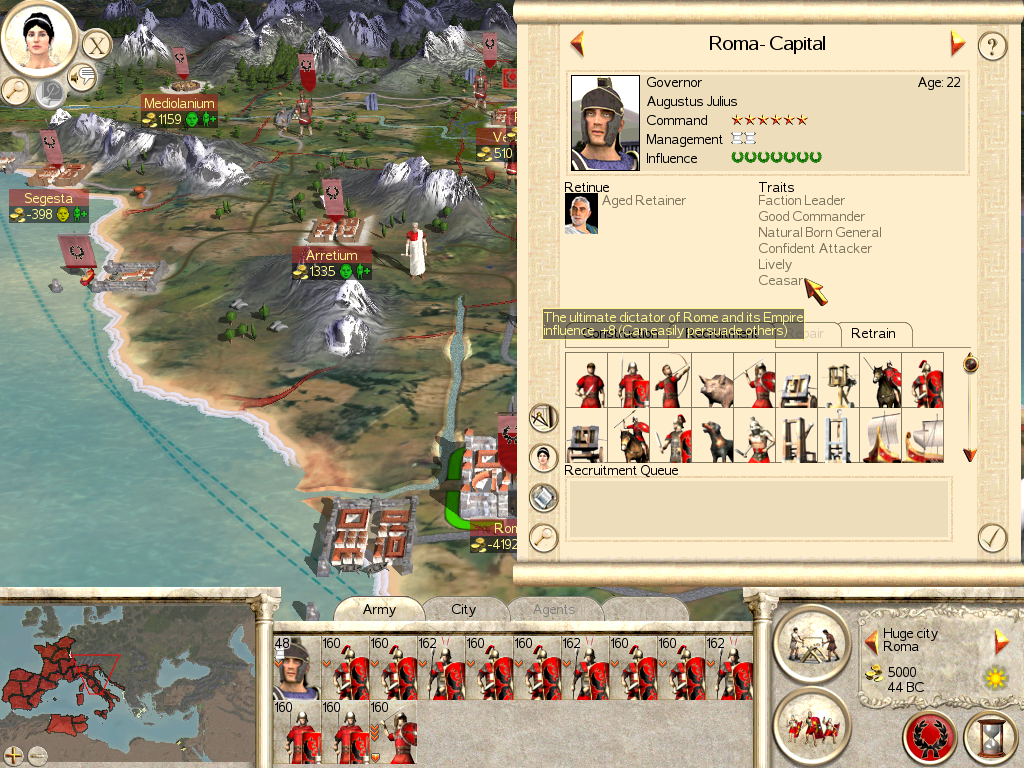1024x768 pixels.
Task: Queue the war dog unit for recruitment
Action: 713,437
